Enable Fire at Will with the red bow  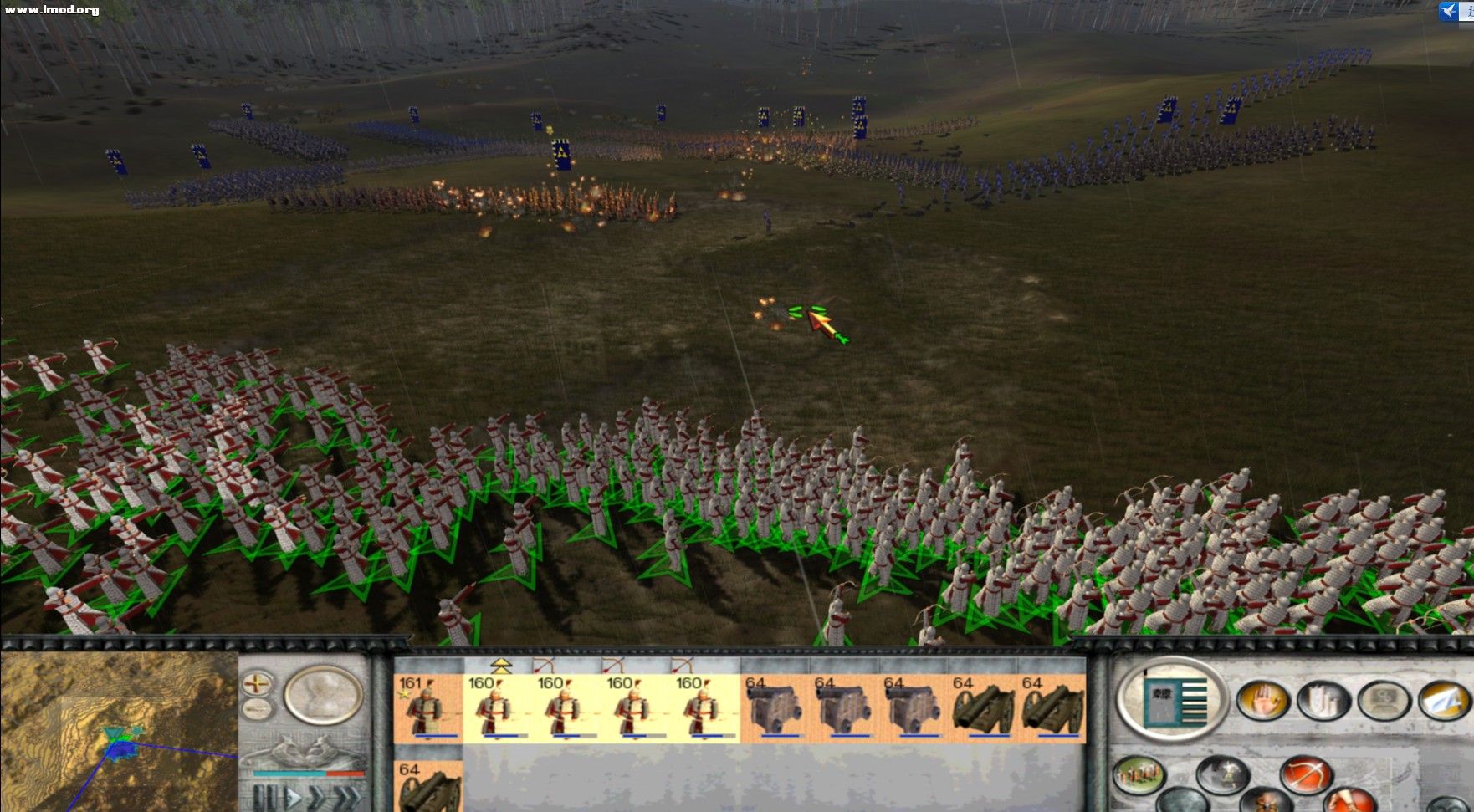click(x=1308, y=772)
